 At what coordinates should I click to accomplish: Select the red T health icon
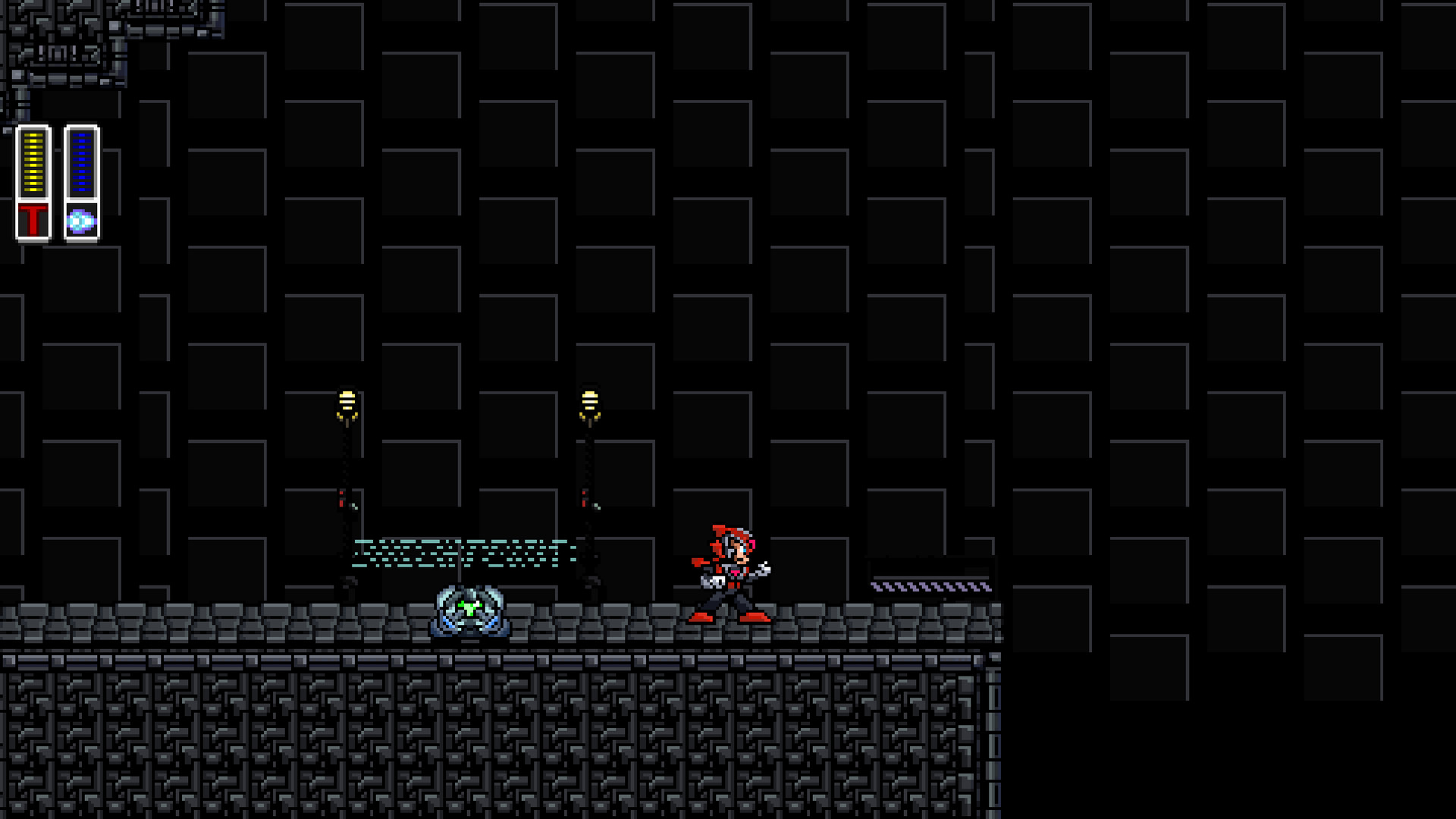(33, 219)
